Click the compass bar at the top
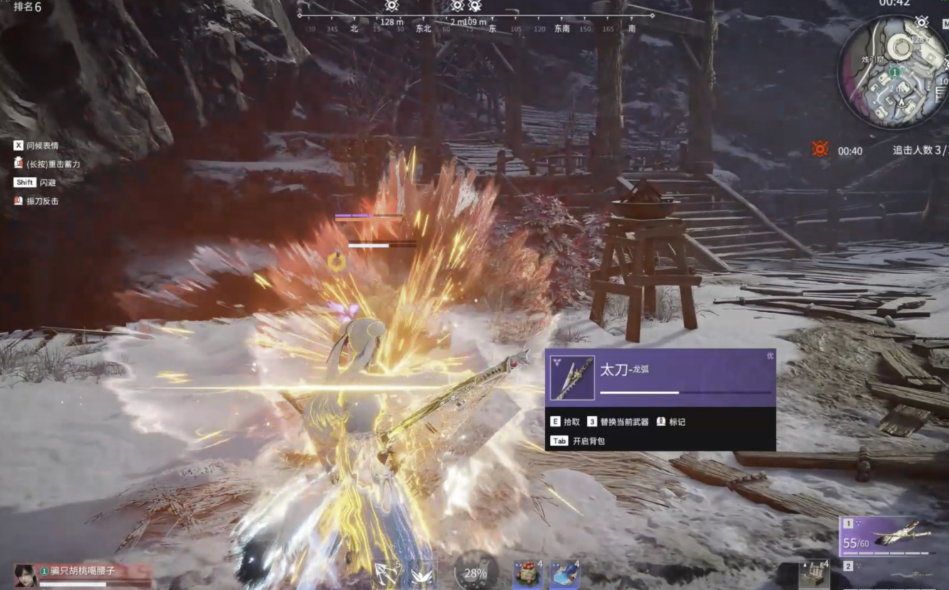This screenshot has height=590, width=949. click(477, 18)
